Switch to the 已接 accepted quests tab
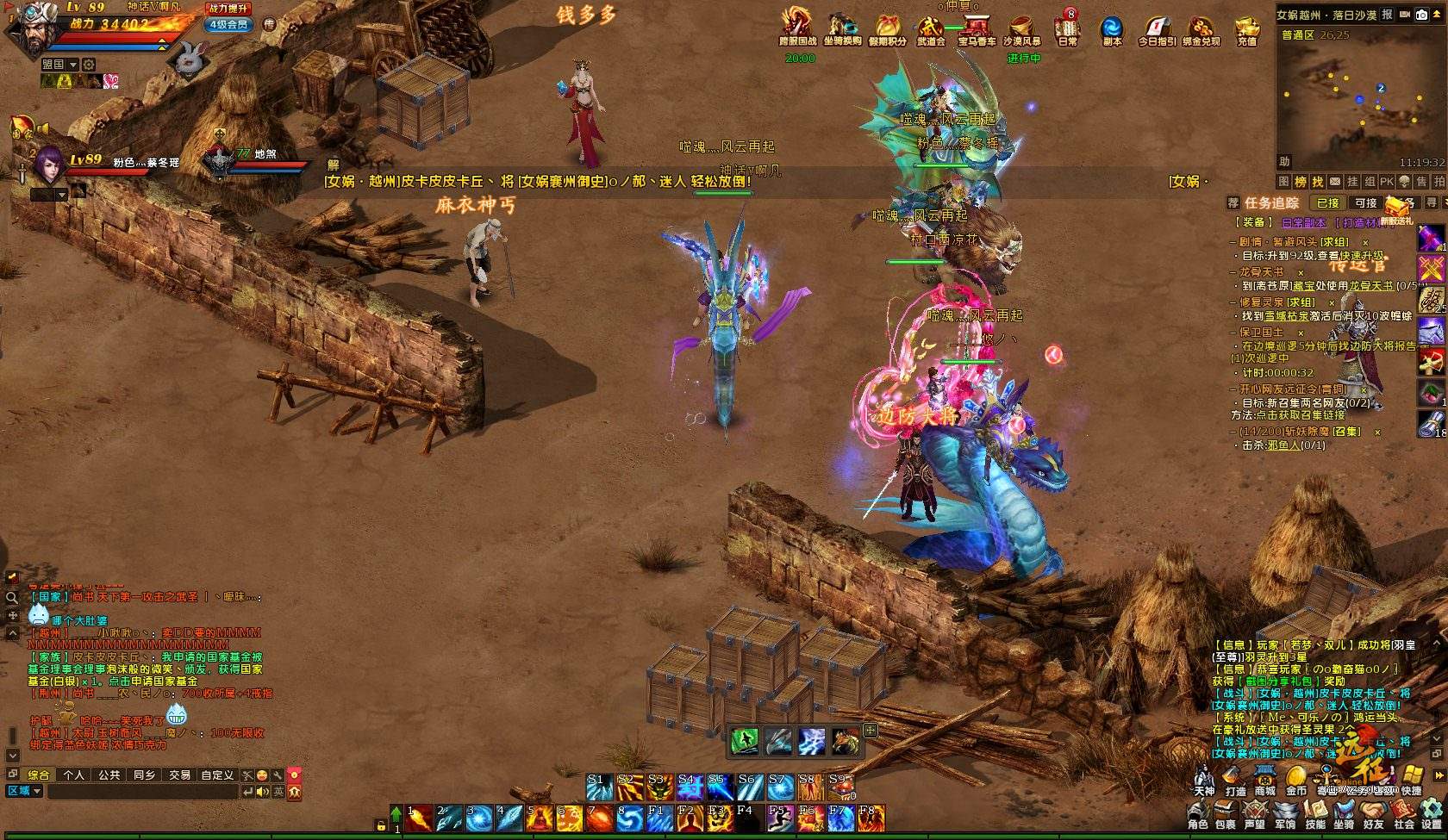The width and height of the screenshot is (1448, 840). [1328, 203]
